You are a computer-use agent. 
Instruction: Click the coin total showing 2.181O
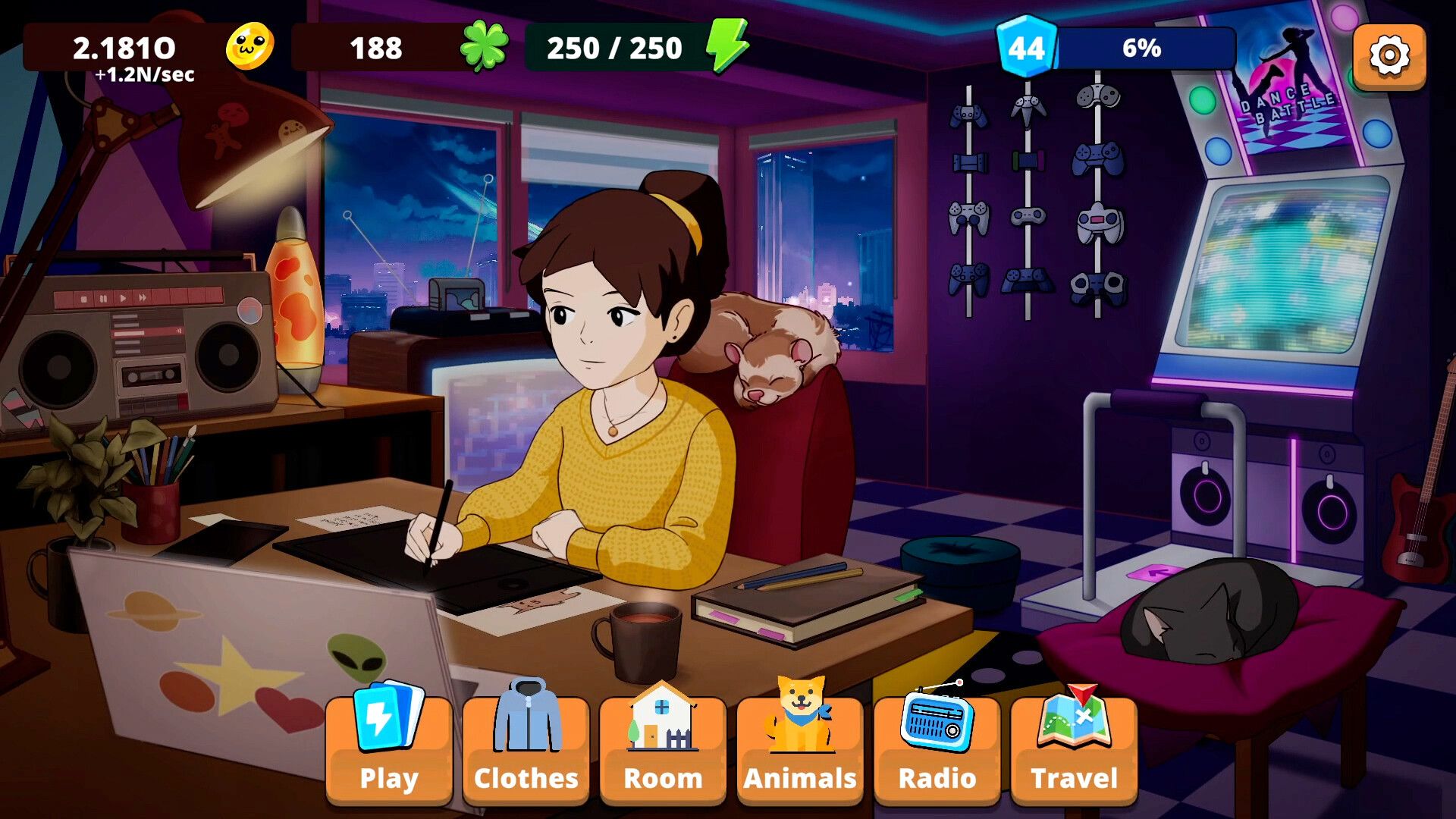[125, 47]
